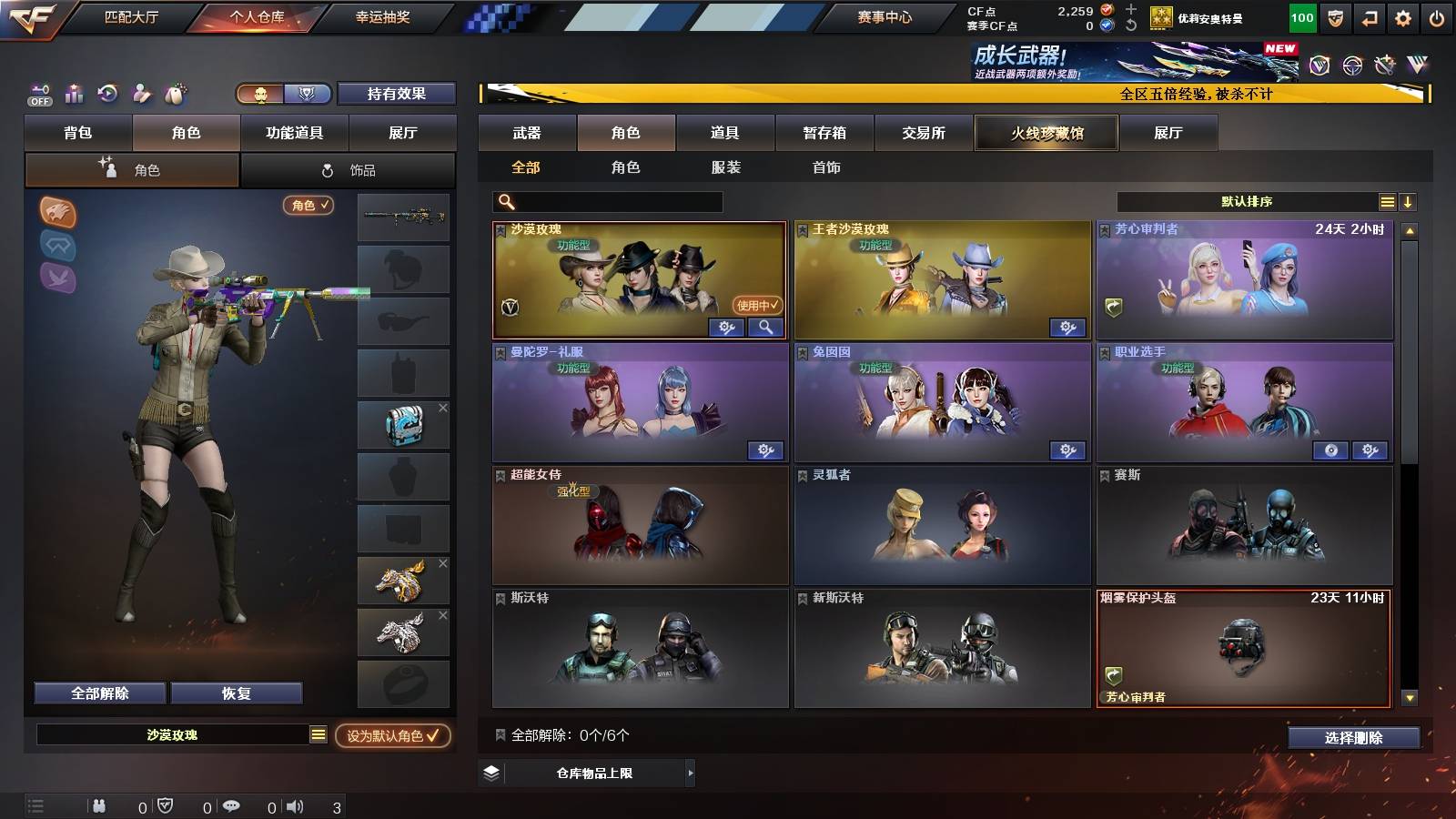Click the friends icon in bottom status bar

point(100,804)
